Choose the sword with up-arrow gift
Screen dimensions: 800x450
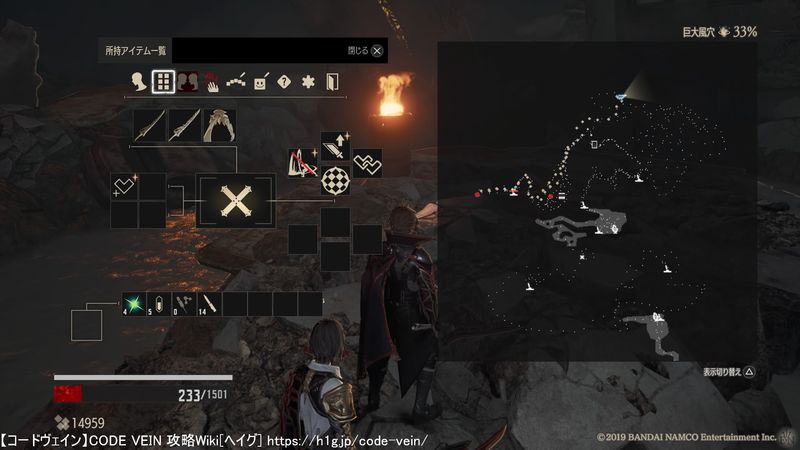pos(335,148)
